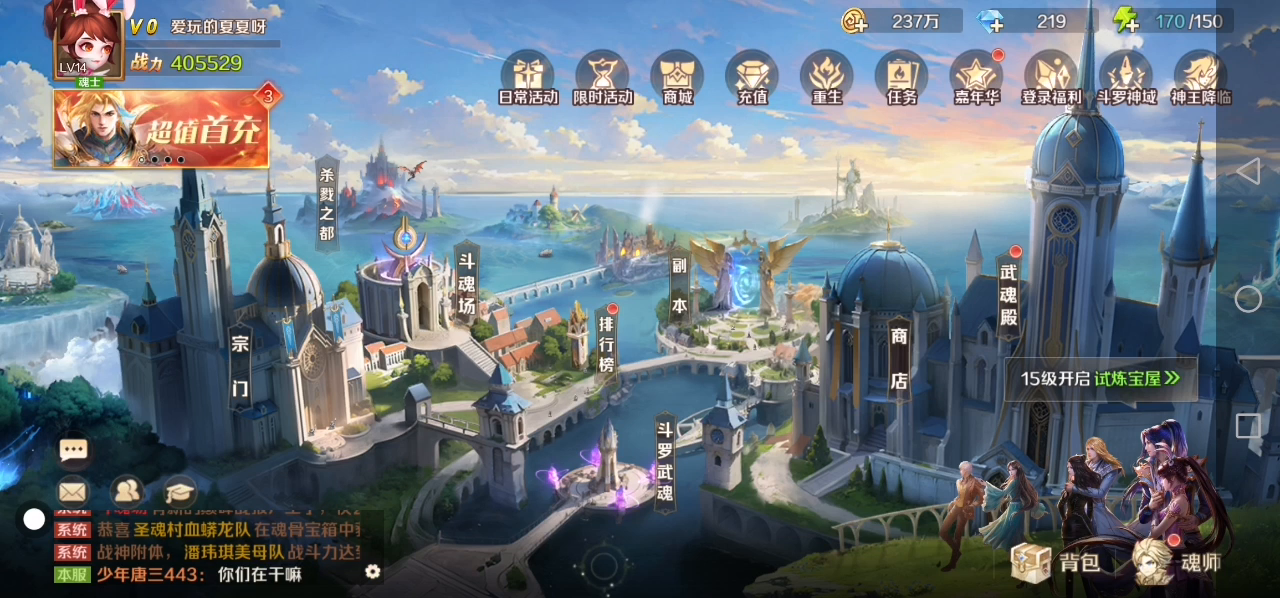
Task: Open the 充值 recharge icon
Action: pos(752,76)
